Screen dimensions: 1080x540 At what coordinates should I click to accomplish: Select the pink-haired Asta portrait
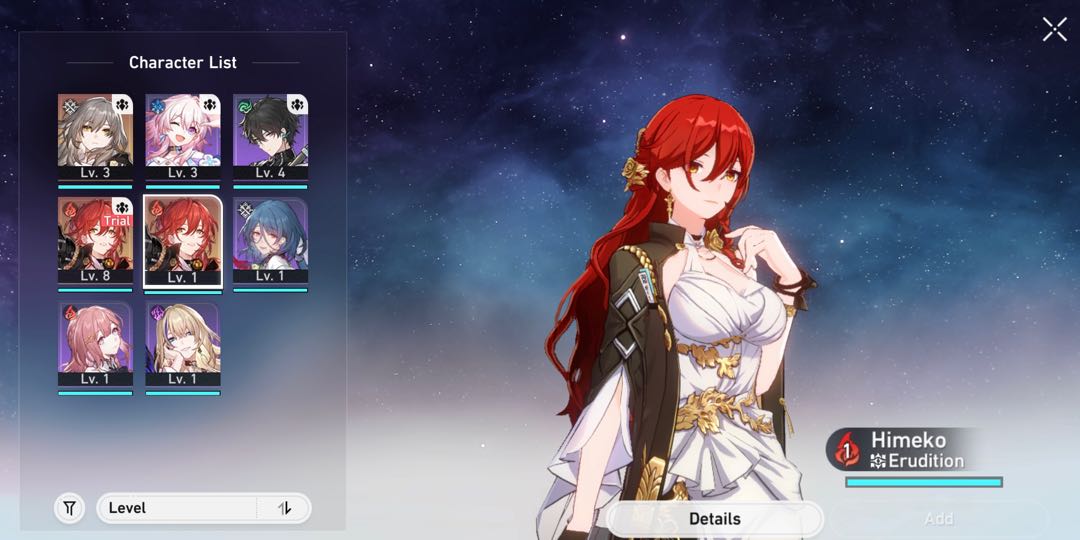[x=95, y=344]
